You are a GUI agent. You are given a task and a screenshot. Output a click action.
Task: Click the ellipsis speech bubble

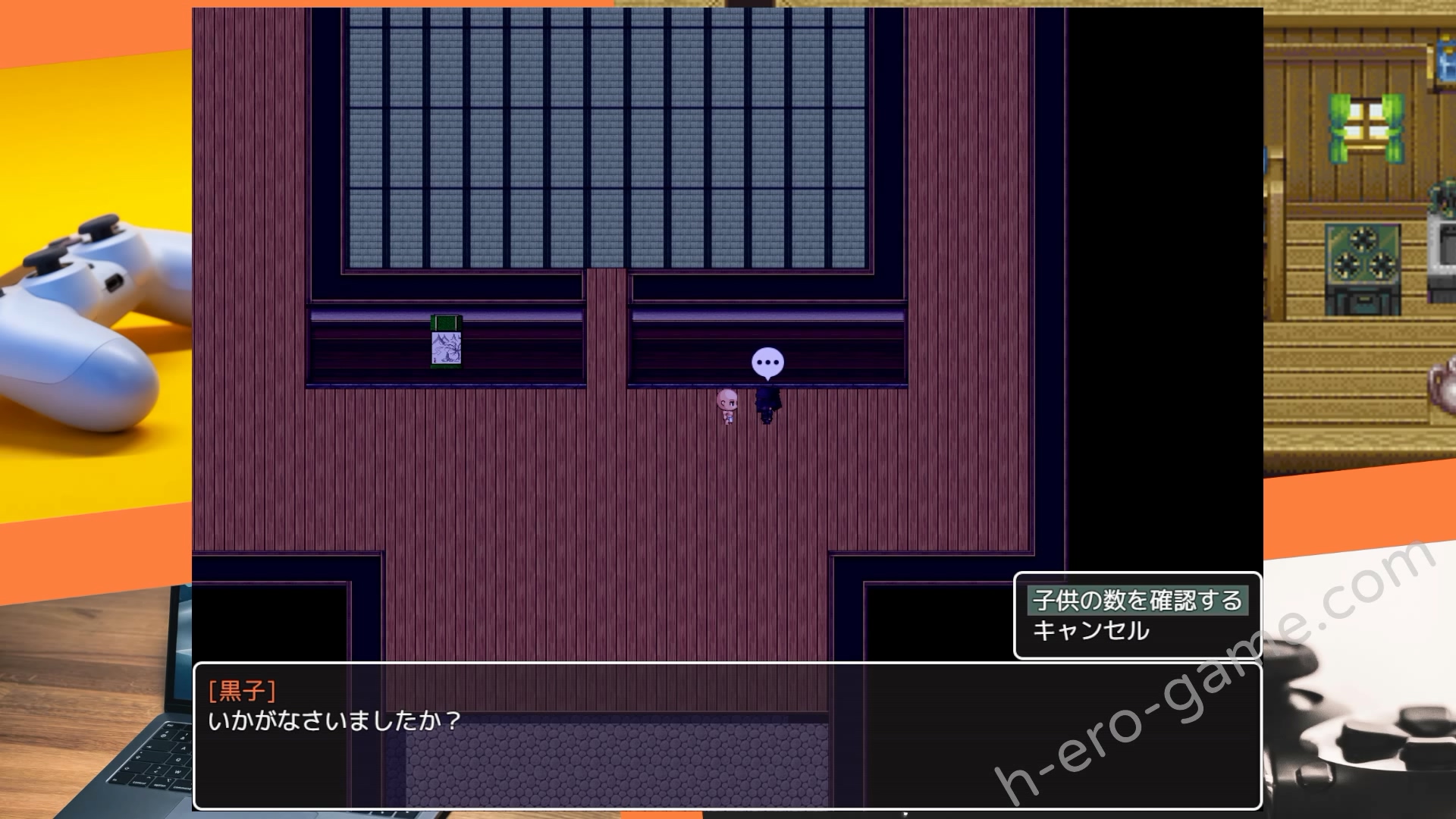[769, 362]
